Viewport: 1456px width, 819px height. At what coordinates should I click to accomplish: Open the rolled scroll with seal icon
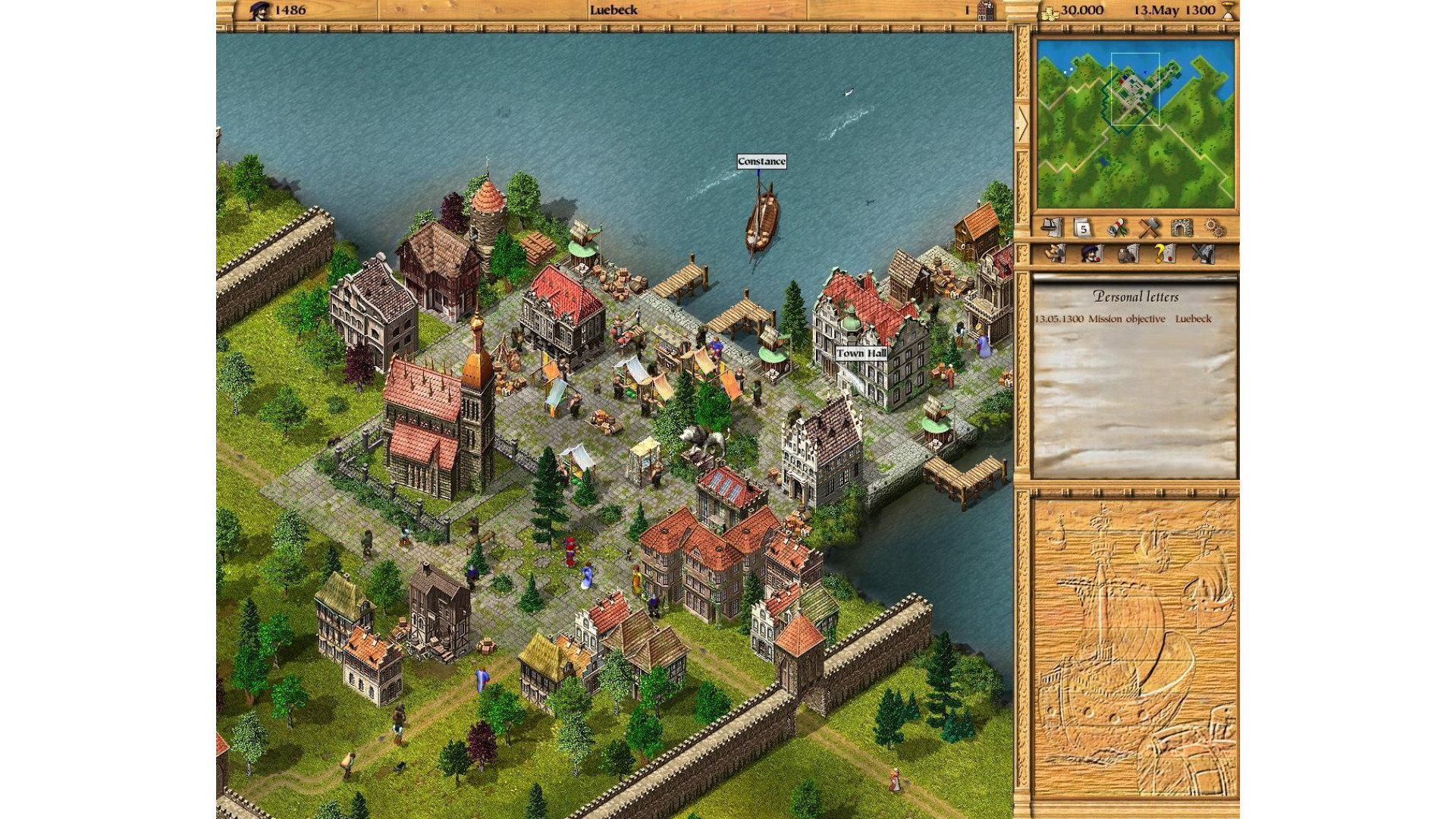[1116, 227]
